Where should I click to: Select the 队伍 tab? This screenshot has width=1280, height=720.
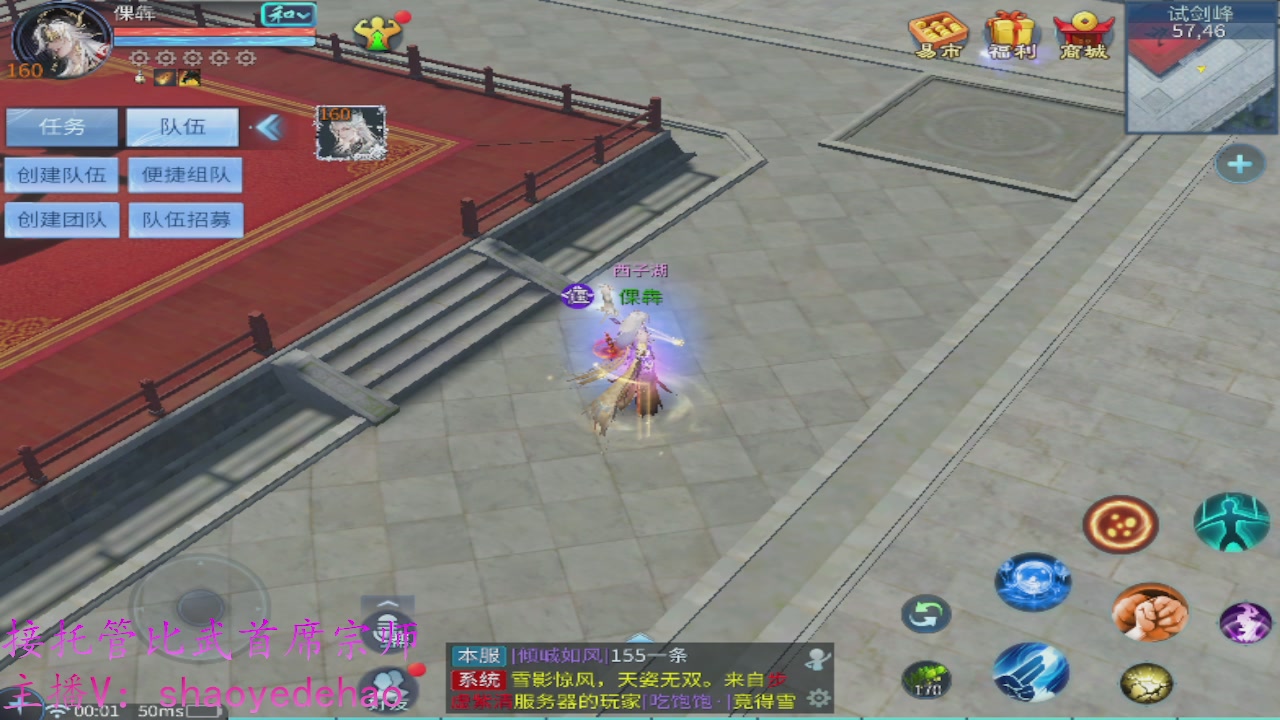point(182,126)
